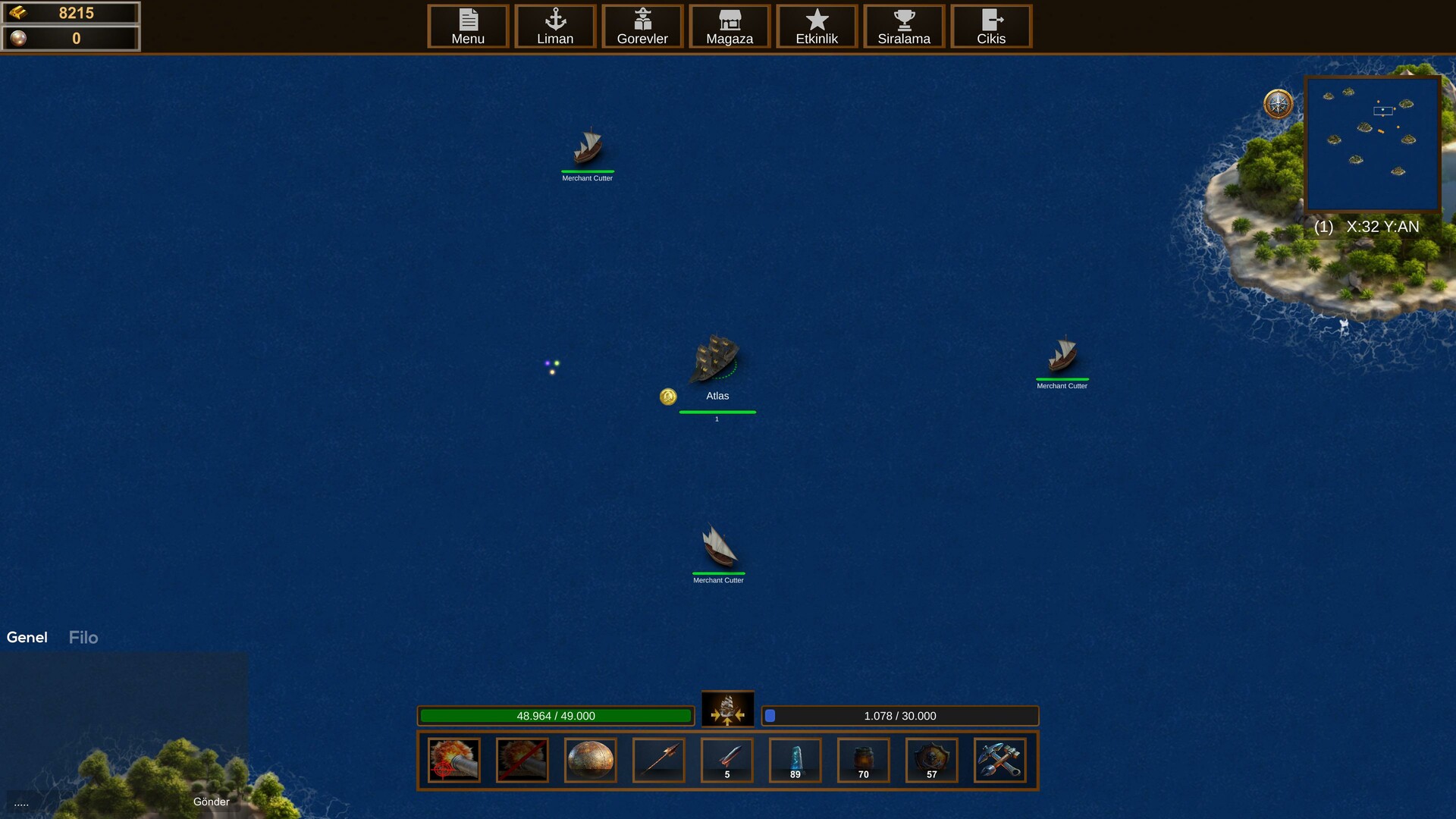Viewport: 1456px width, 819px height.
Task: Click the compass icon beside the minimap
Action: (1277, 105)
